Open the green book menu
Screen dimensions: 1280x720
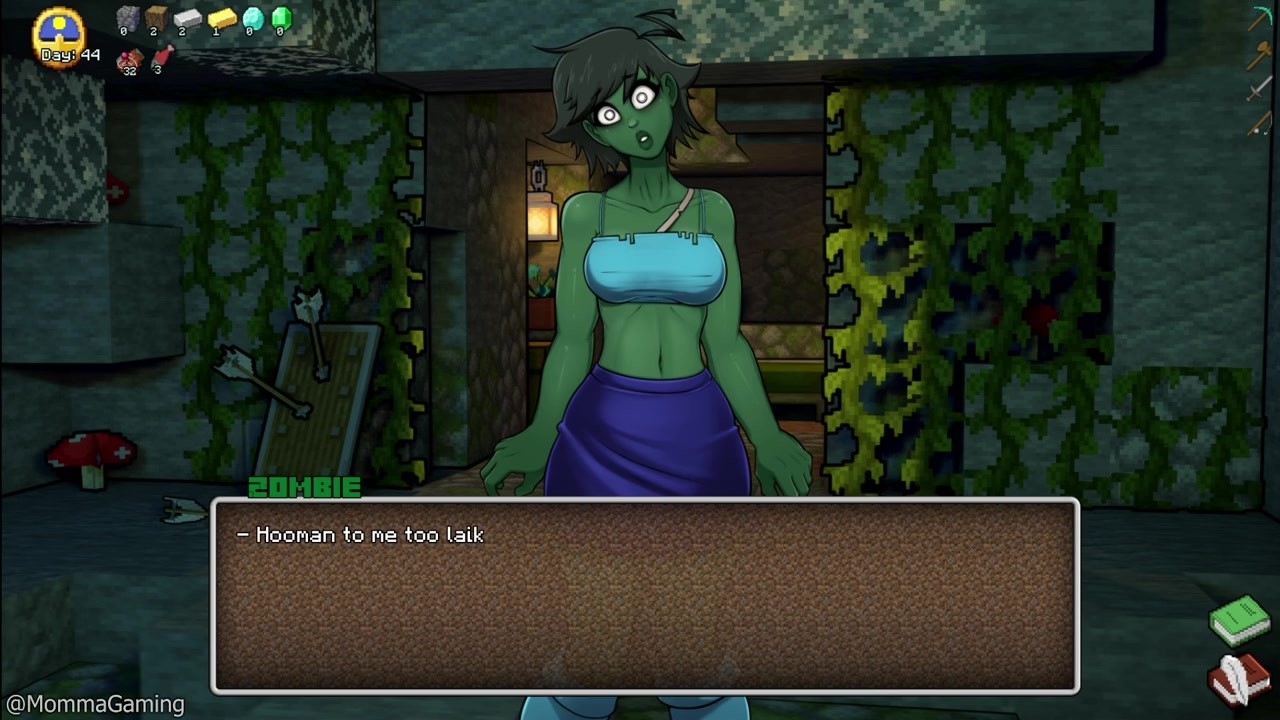point(1240,619)
